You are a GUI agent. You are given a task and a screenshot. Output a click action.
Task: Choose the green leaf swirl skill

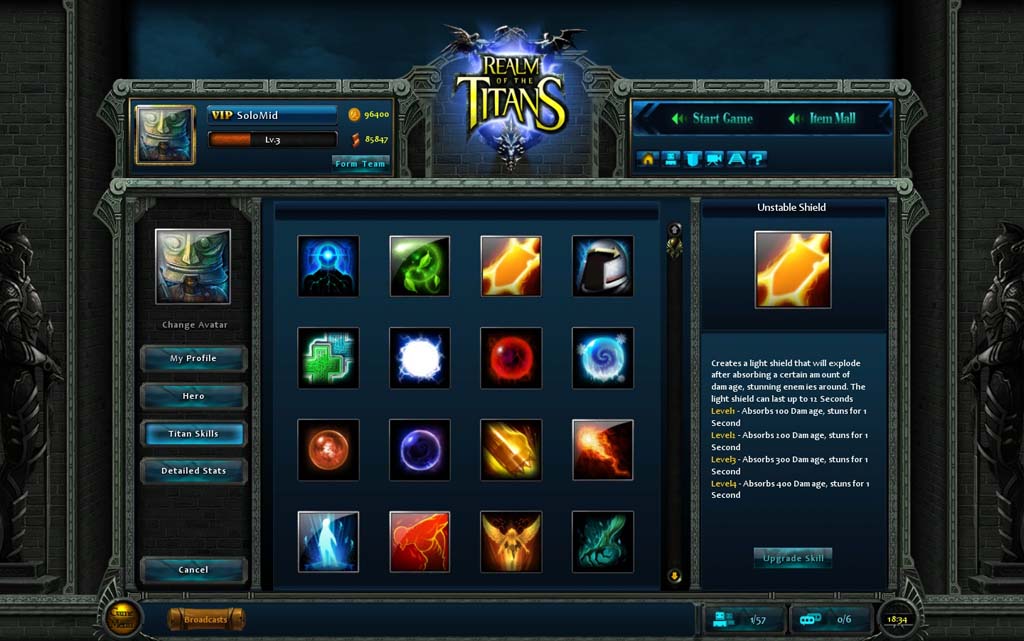click(419, 266)
